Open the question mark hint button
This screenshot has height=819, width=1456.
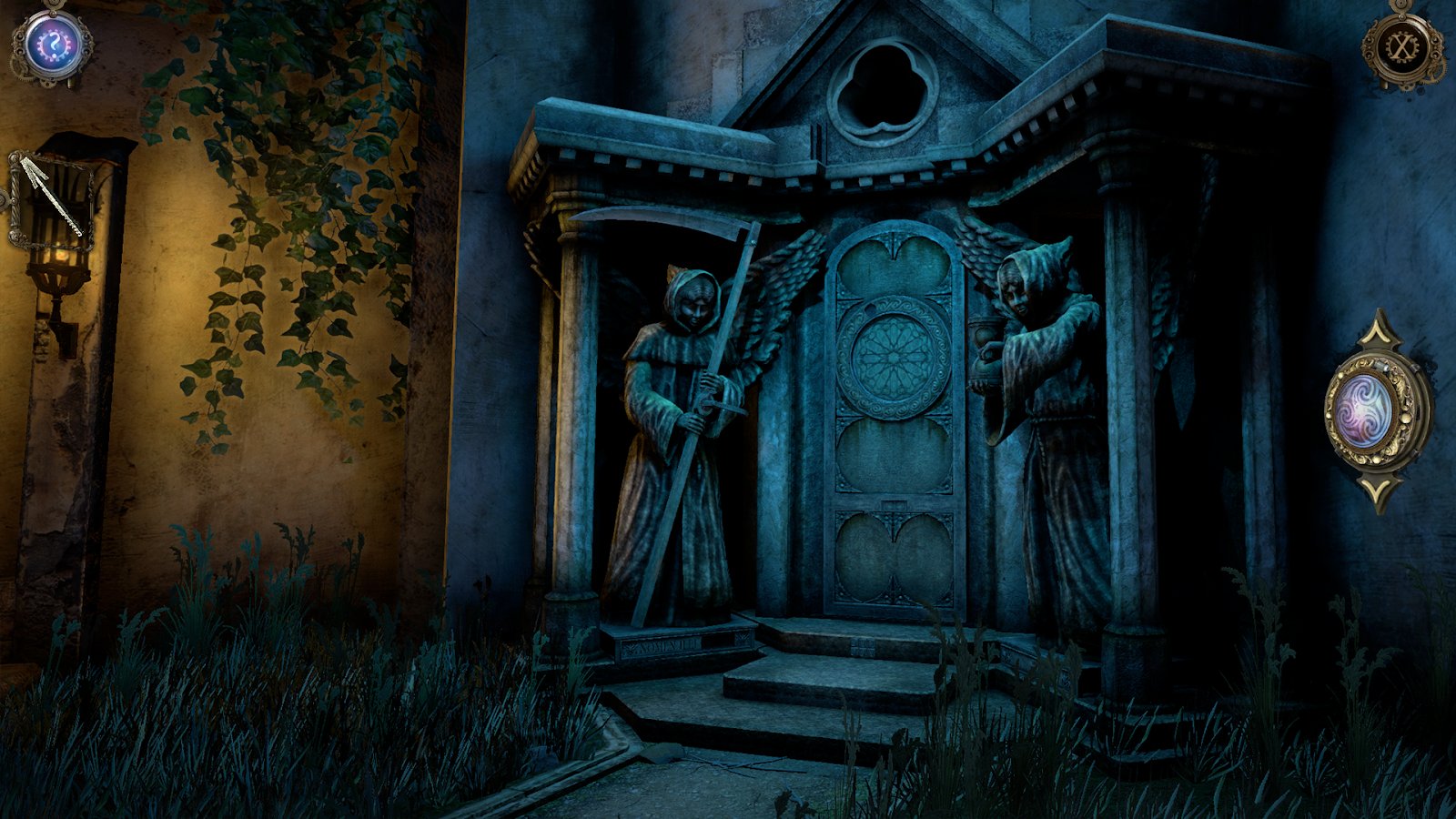click(51, 44)
